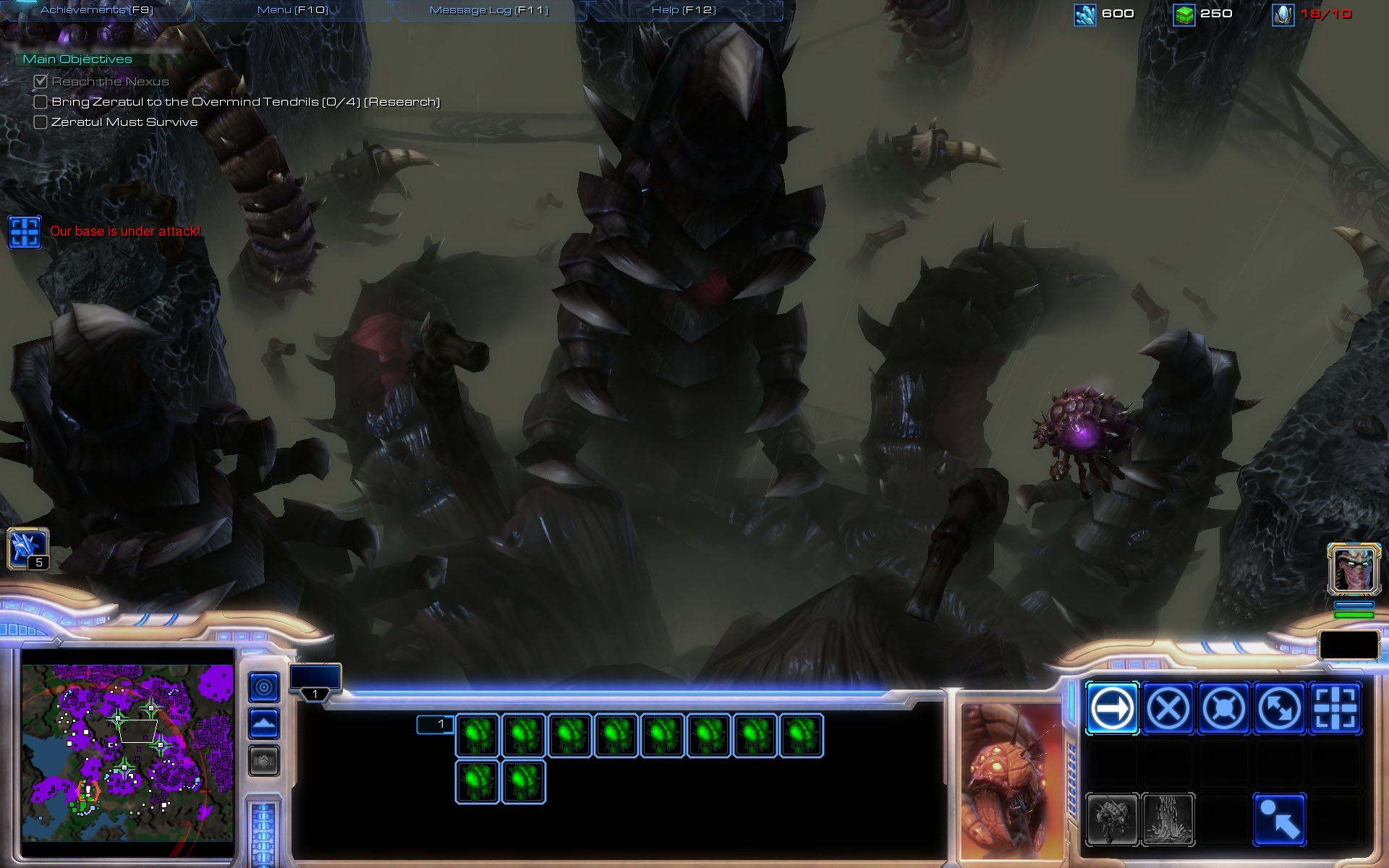Open the Help (F12) menu

pos(684,10)
